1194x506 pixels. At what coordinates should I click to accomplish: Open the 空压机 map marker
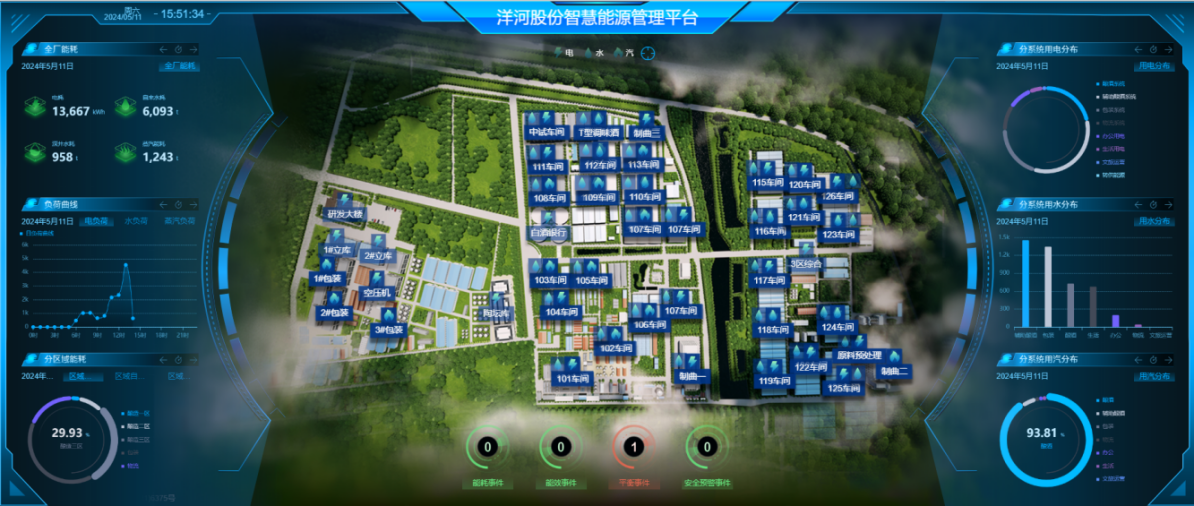tap(379, 292)
